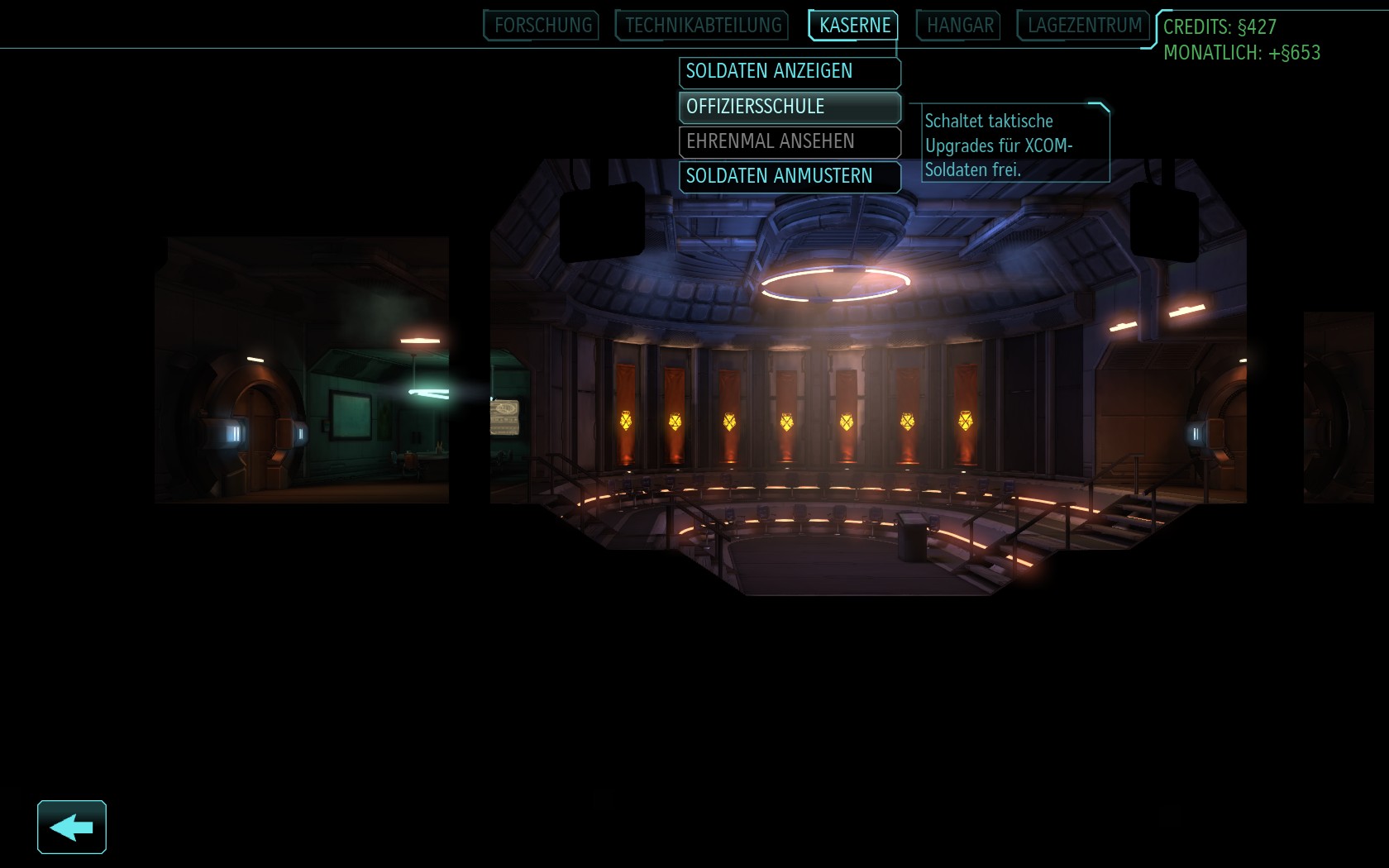Image resolution: width=1389 pixels, height=868 pixels.
Task: Open the Lagezentrum tab
Action: pyautogui.click(x=1084, y=26)
